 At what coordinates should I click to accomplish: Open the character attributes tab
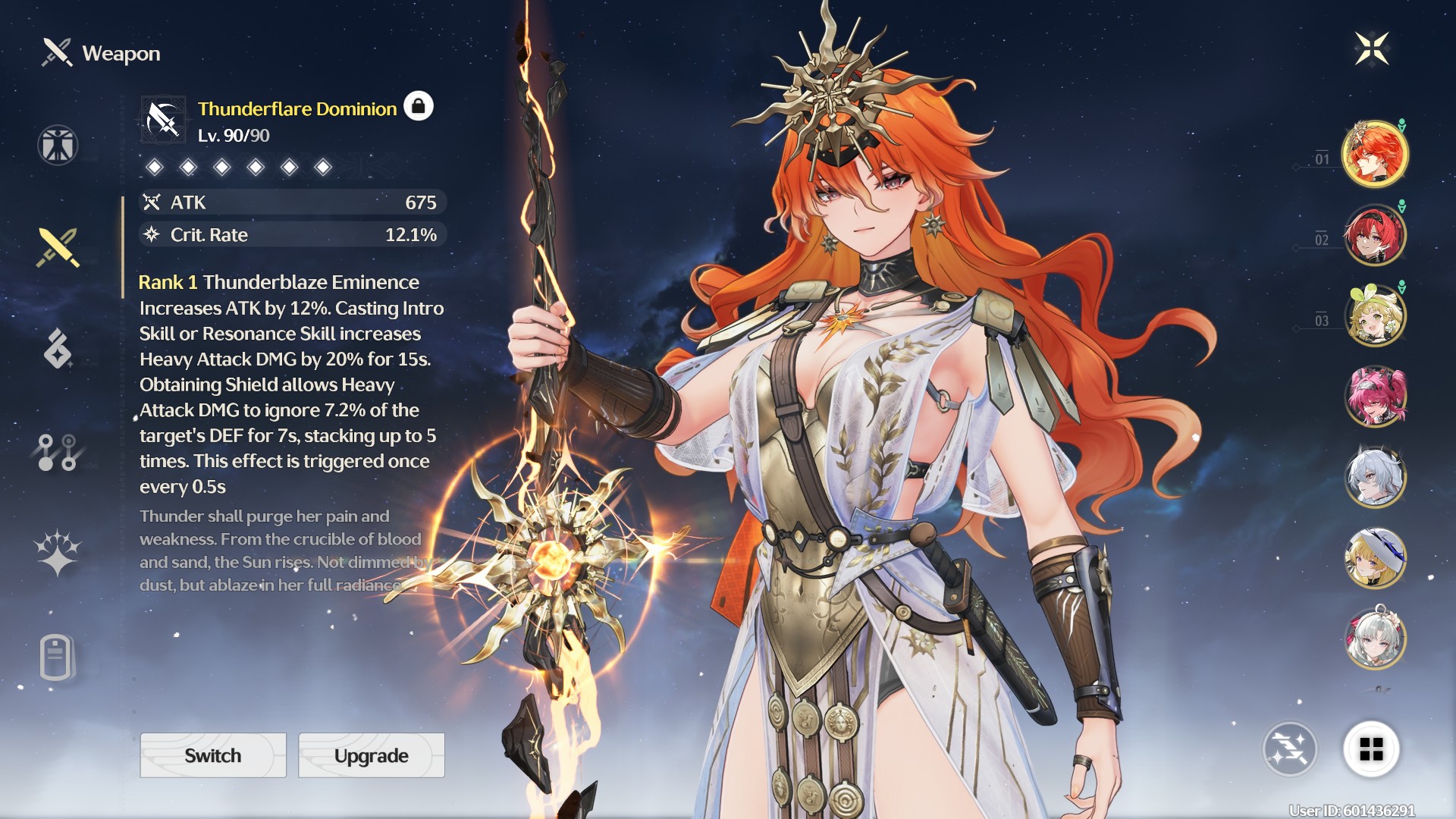click(x=58, y=145)
